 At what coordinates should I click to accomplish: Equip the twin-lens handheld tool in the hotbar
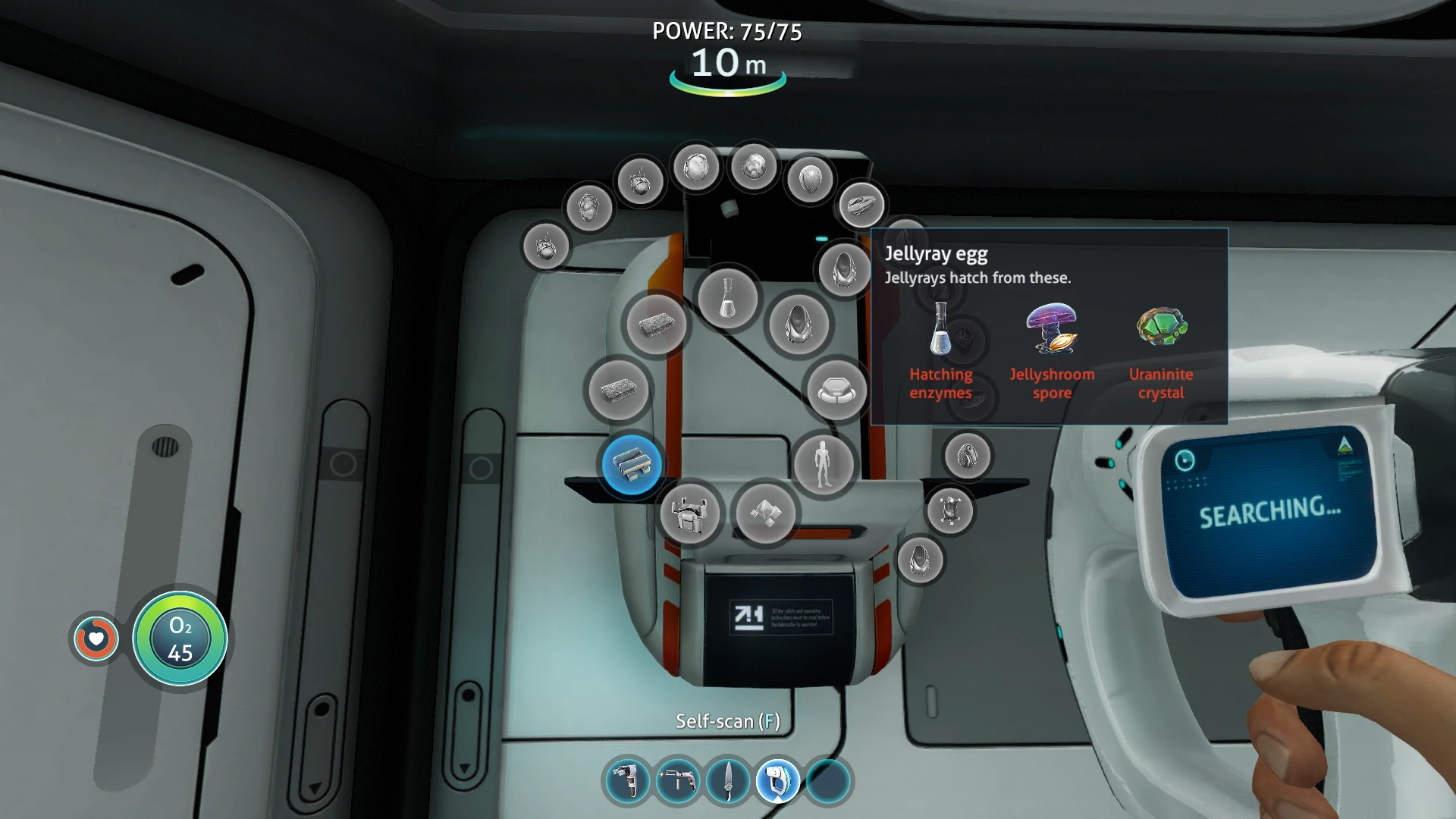coord(627,781)
